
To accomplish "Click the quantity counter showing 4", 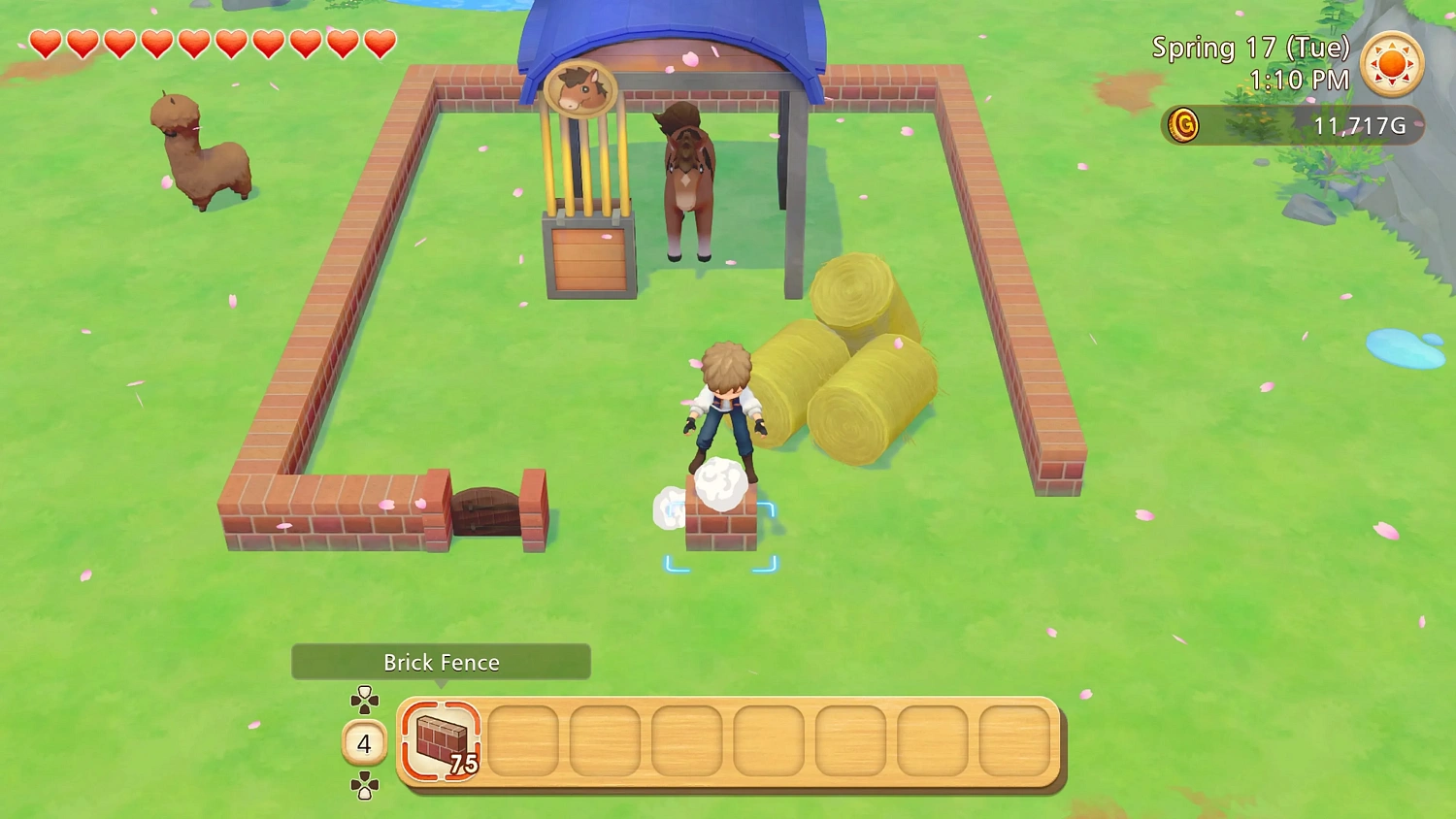I will (364, 743).
